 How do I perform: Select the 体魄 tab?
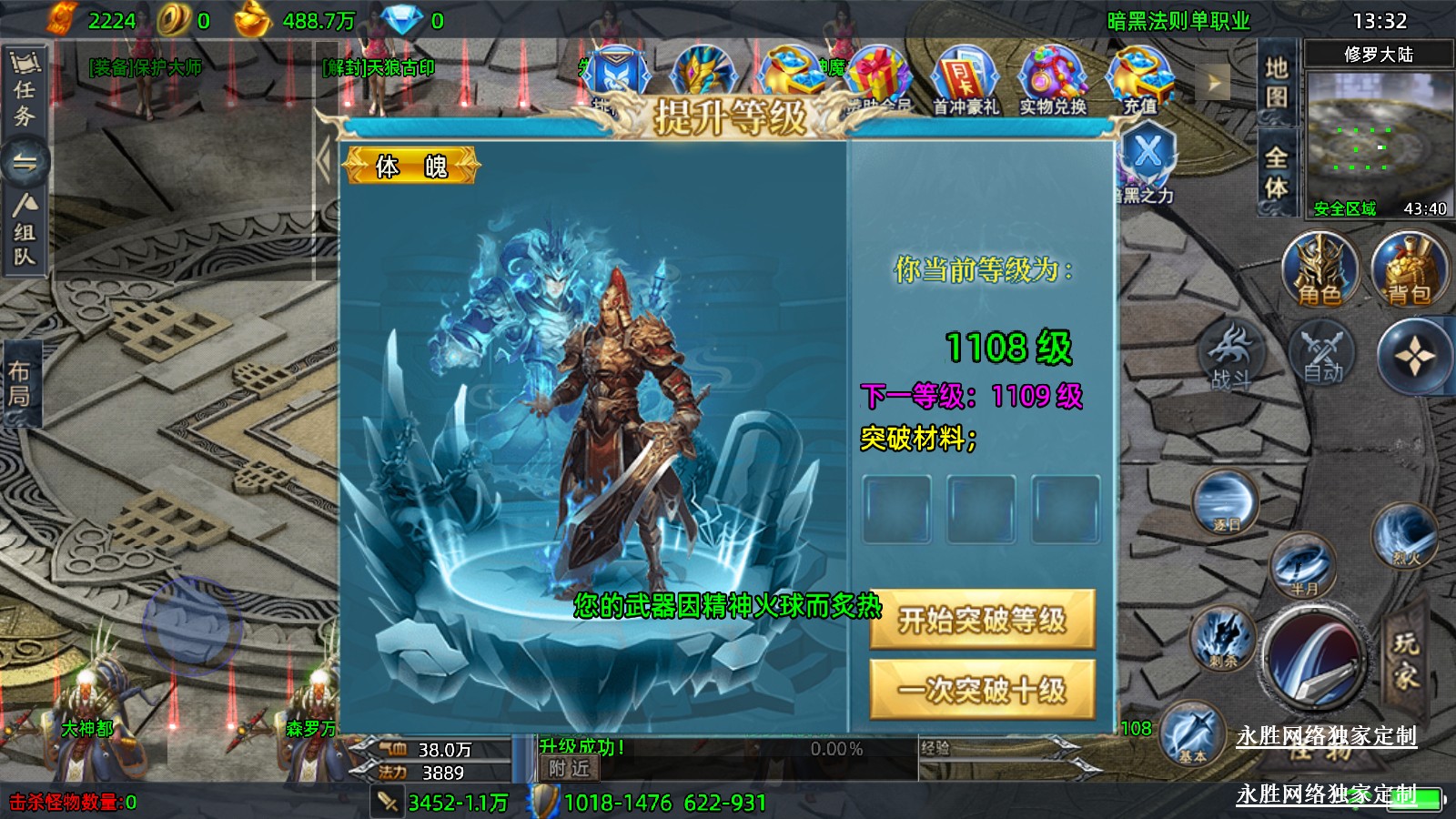(x=411, y=167)
